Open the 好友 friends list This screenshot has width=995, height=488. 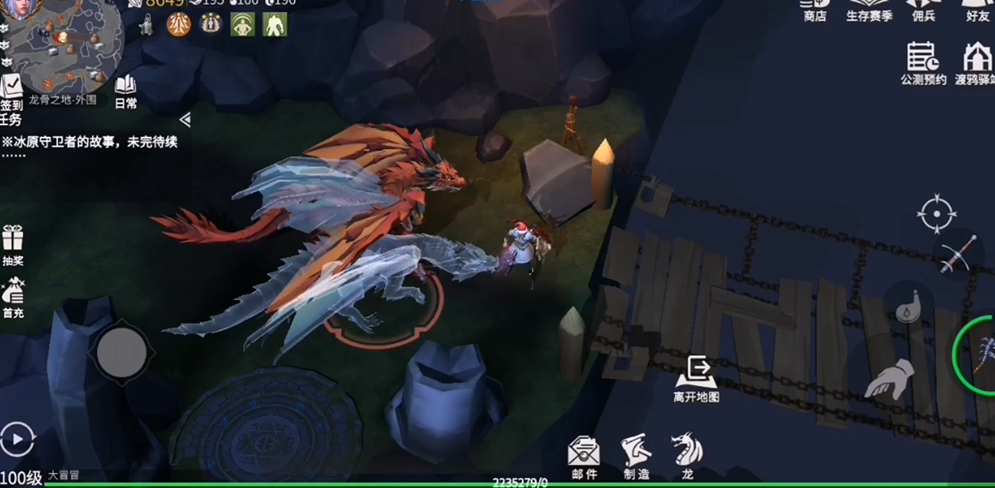coord(977,10)
